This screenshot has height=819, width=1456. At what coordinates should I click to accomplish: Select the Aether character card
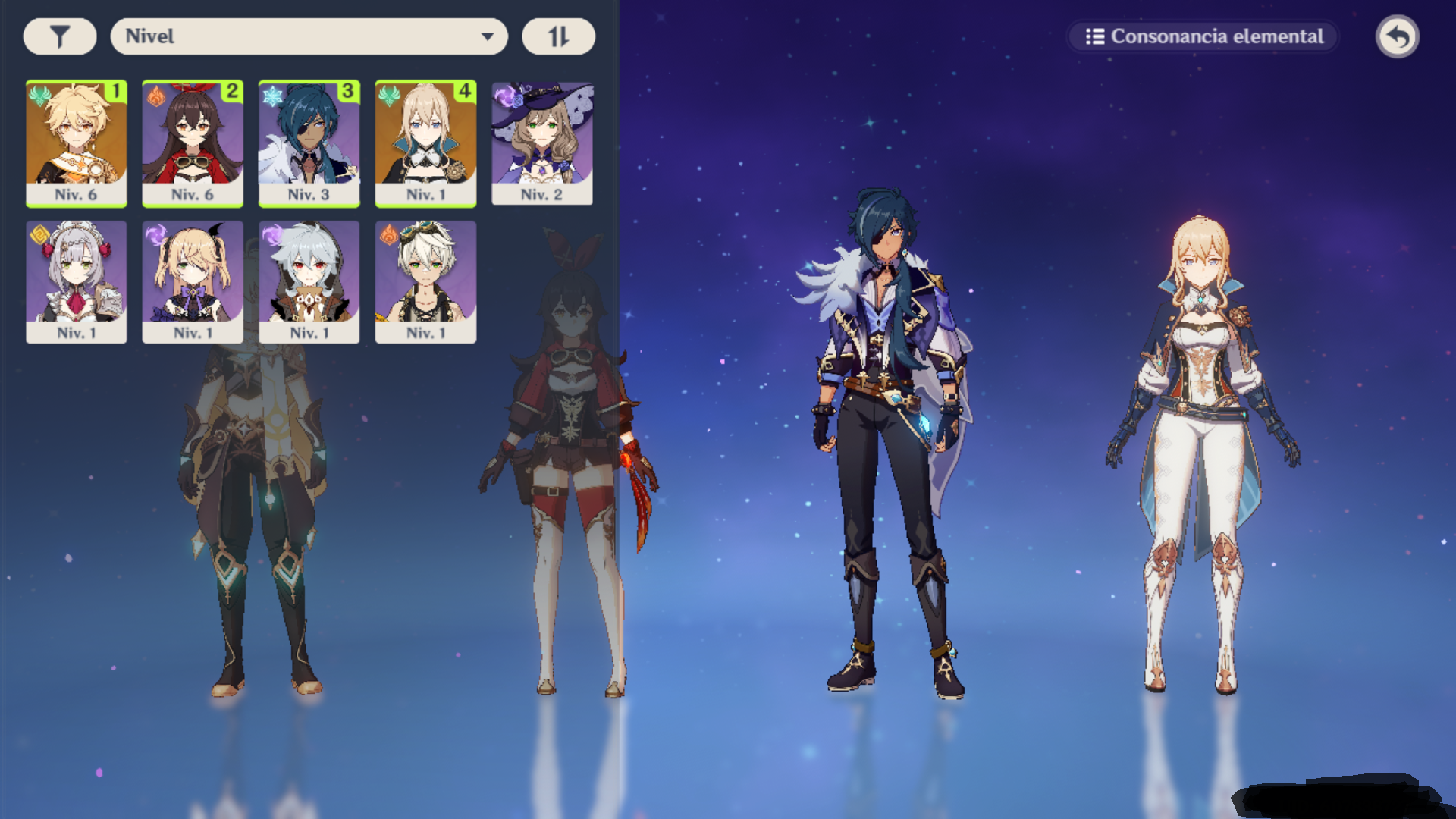pos(77,143)
